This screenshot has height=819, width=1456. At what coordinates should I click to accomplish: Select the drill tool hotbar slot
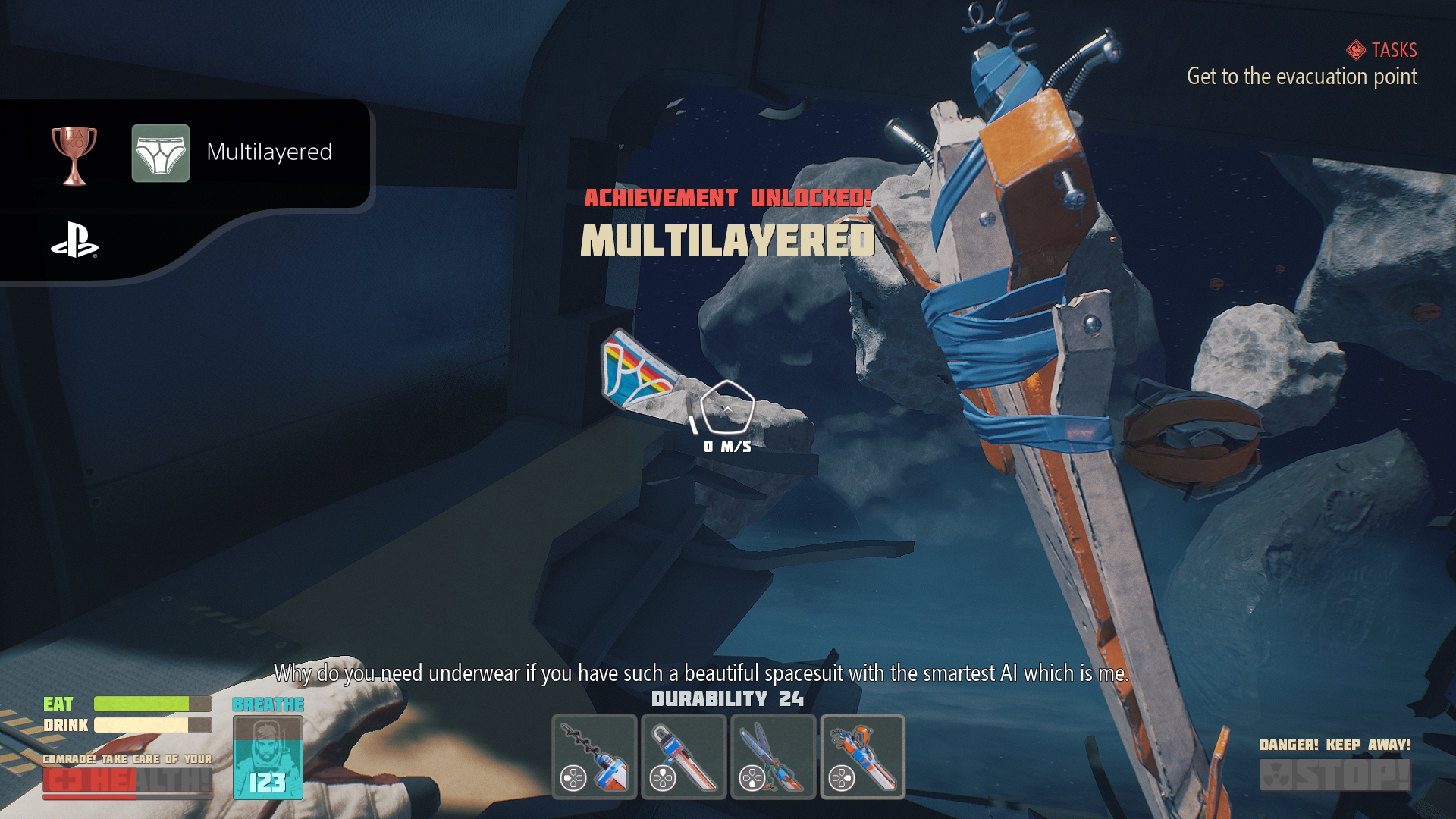(594, 756)
